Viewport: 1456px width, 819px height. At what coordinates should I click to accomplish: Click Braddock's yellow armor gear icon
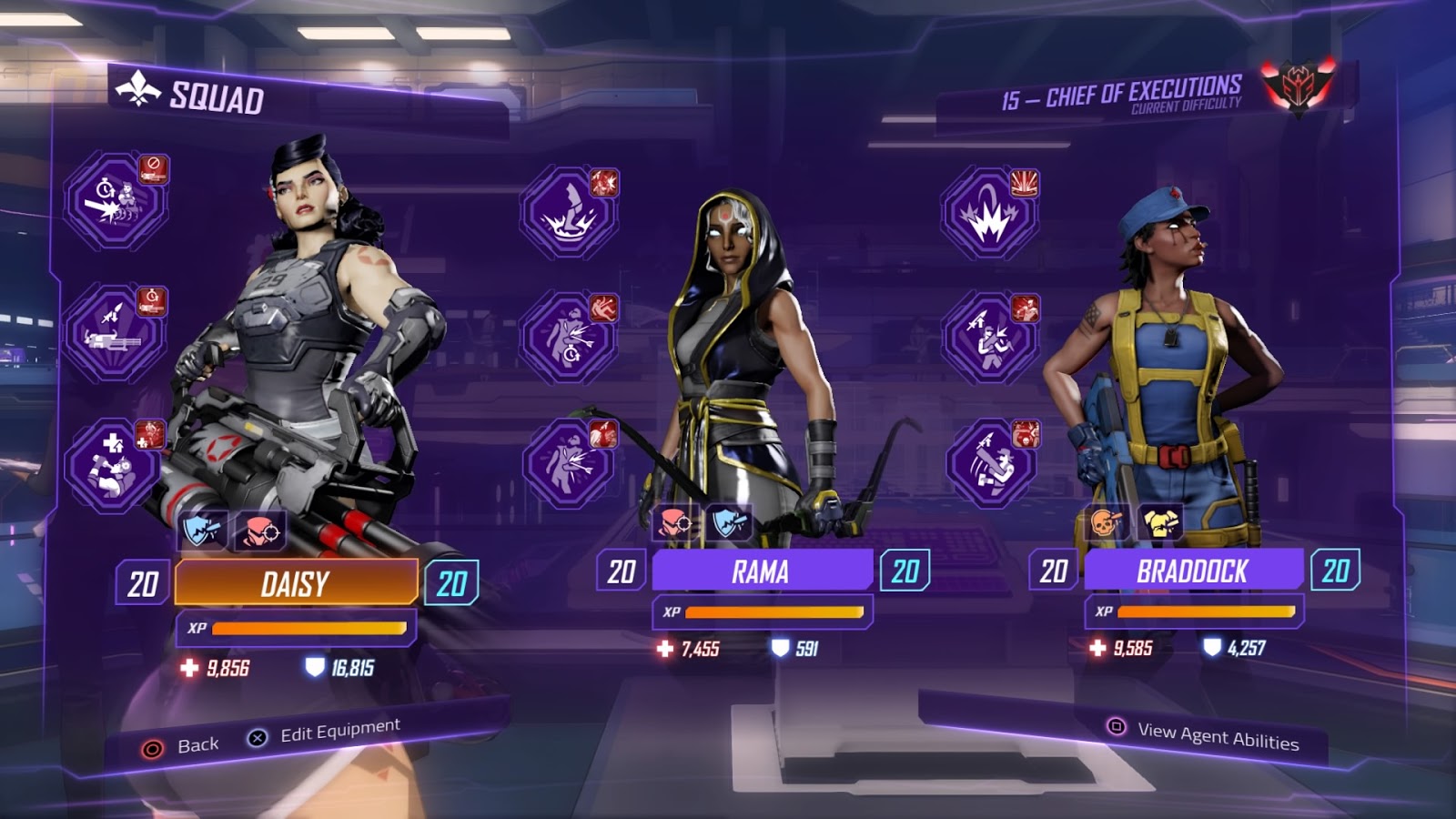point(1159,522)
